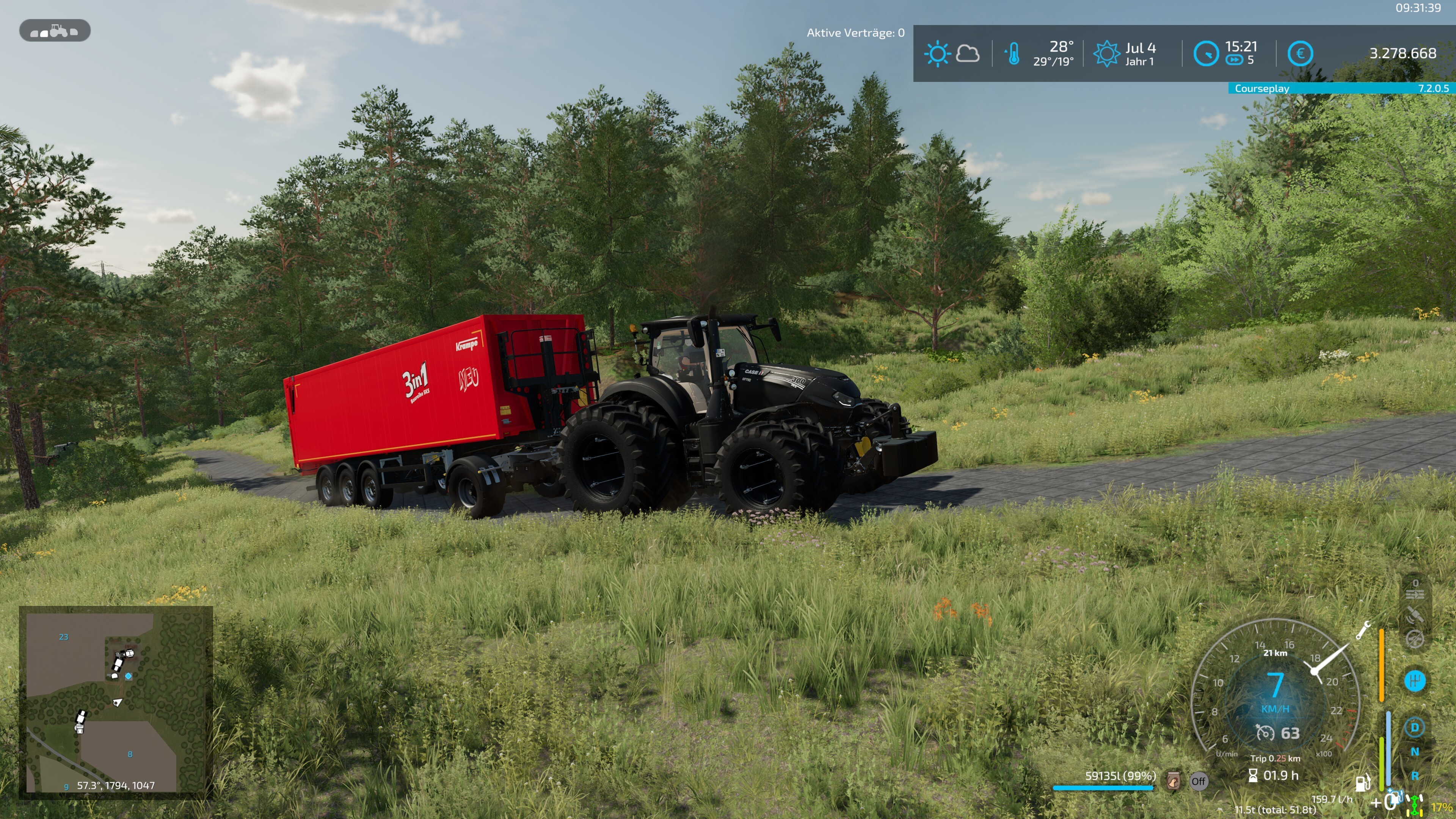This screenshot has height=819, width=1456.
Task: Select the blue diamond marker on minimap
Action: pyautogui.click(x=129, y=676)
